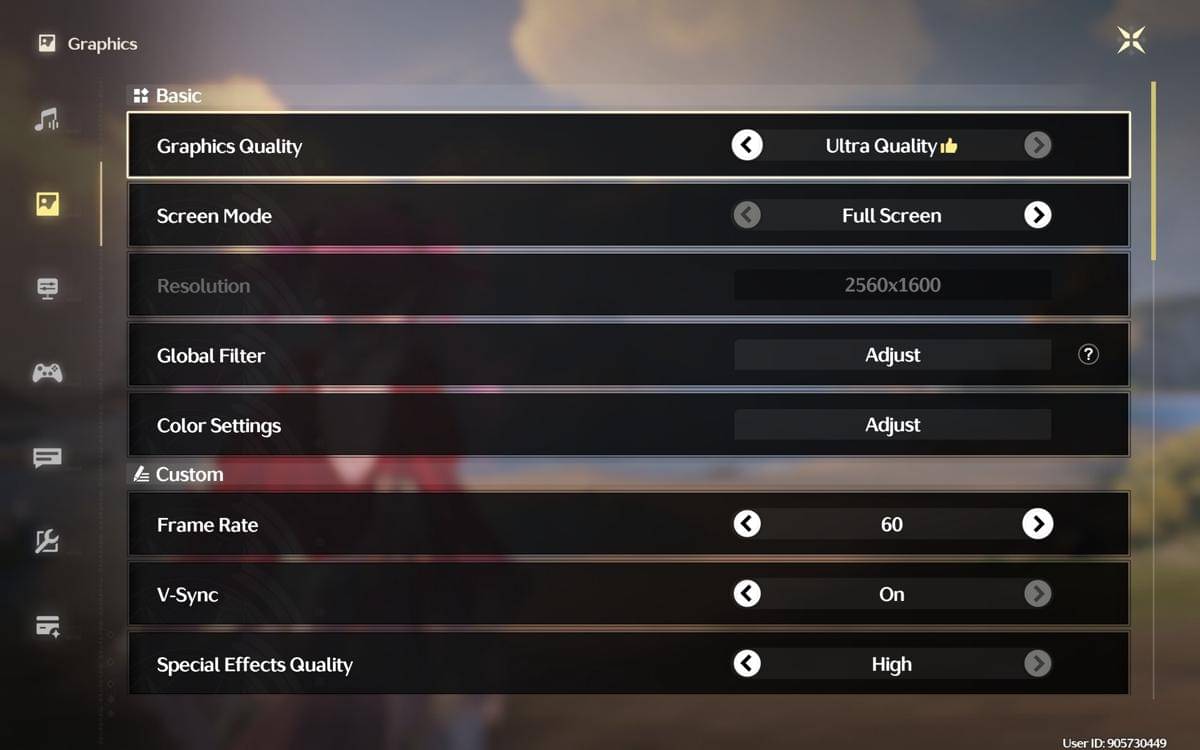This screenshot has height=750, width=1200.
Task: Open the last sidebar tab with card icon
Action: click(x=47, y=627)
